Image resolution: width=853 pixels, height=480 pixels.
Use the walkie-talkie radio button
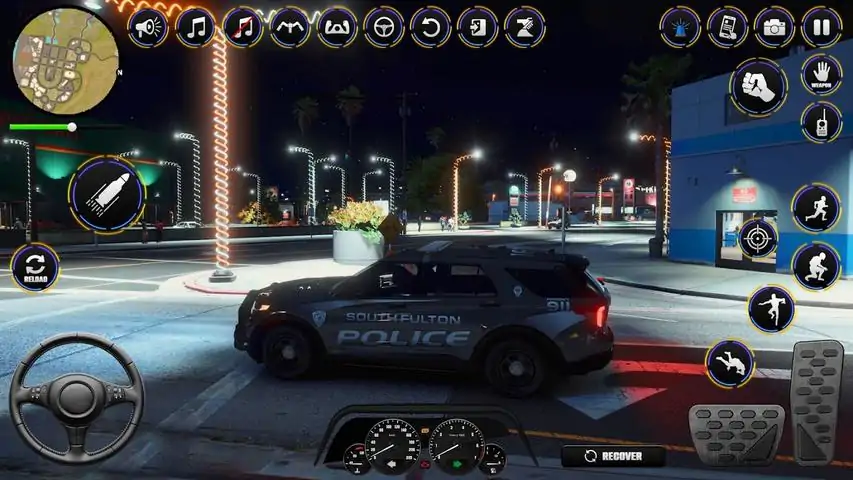click(x=821, y=123)
